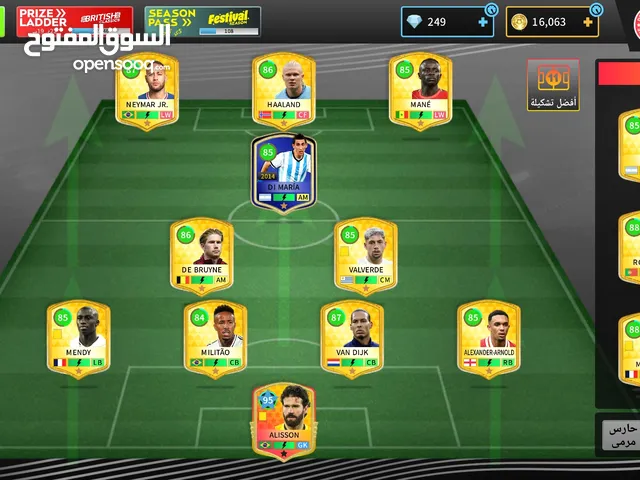Pick the Militão player card
Viewport: 640px width, 480px height.
point(215,339)
